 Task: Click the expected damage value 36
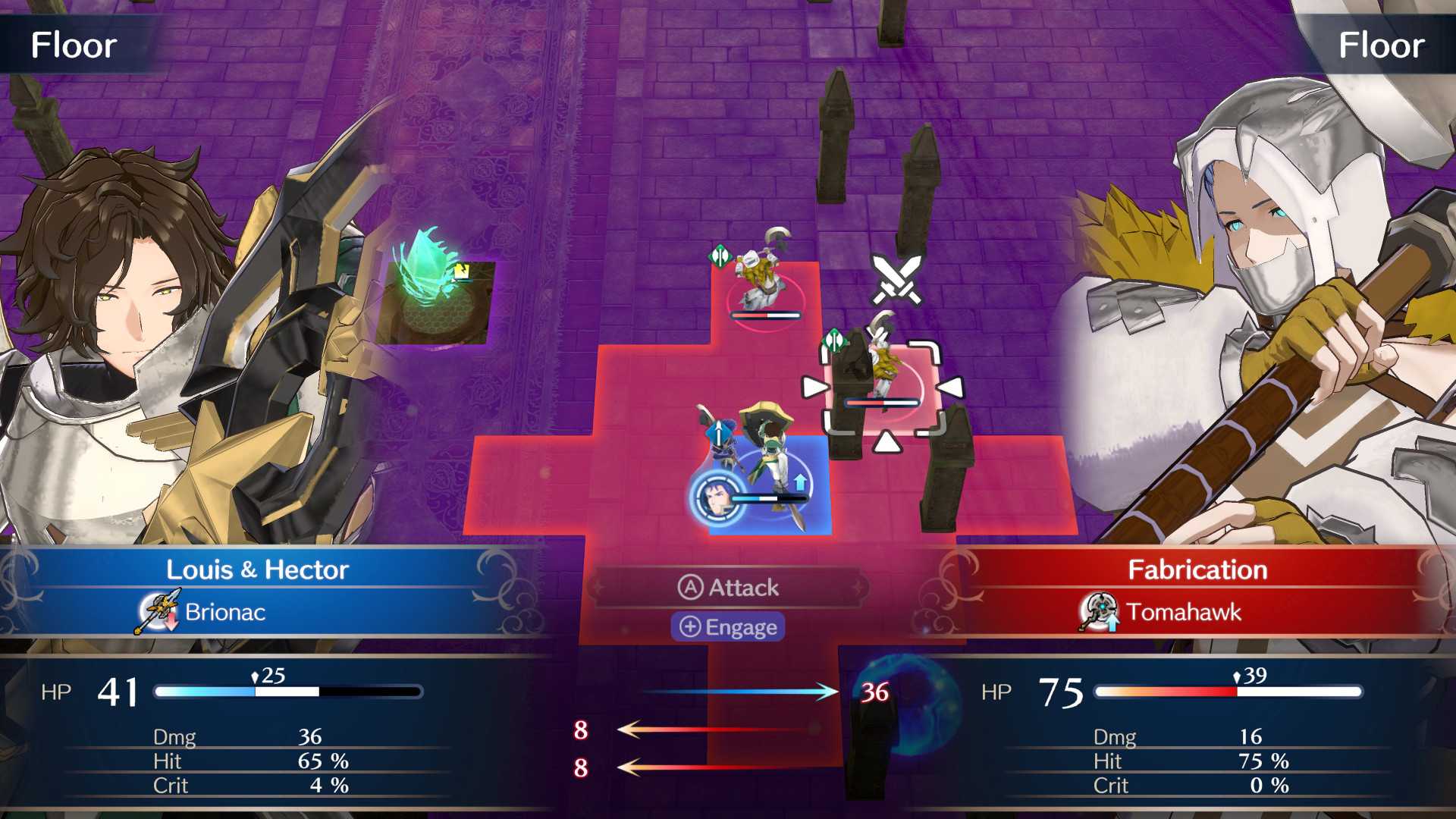tap(874, 691)
